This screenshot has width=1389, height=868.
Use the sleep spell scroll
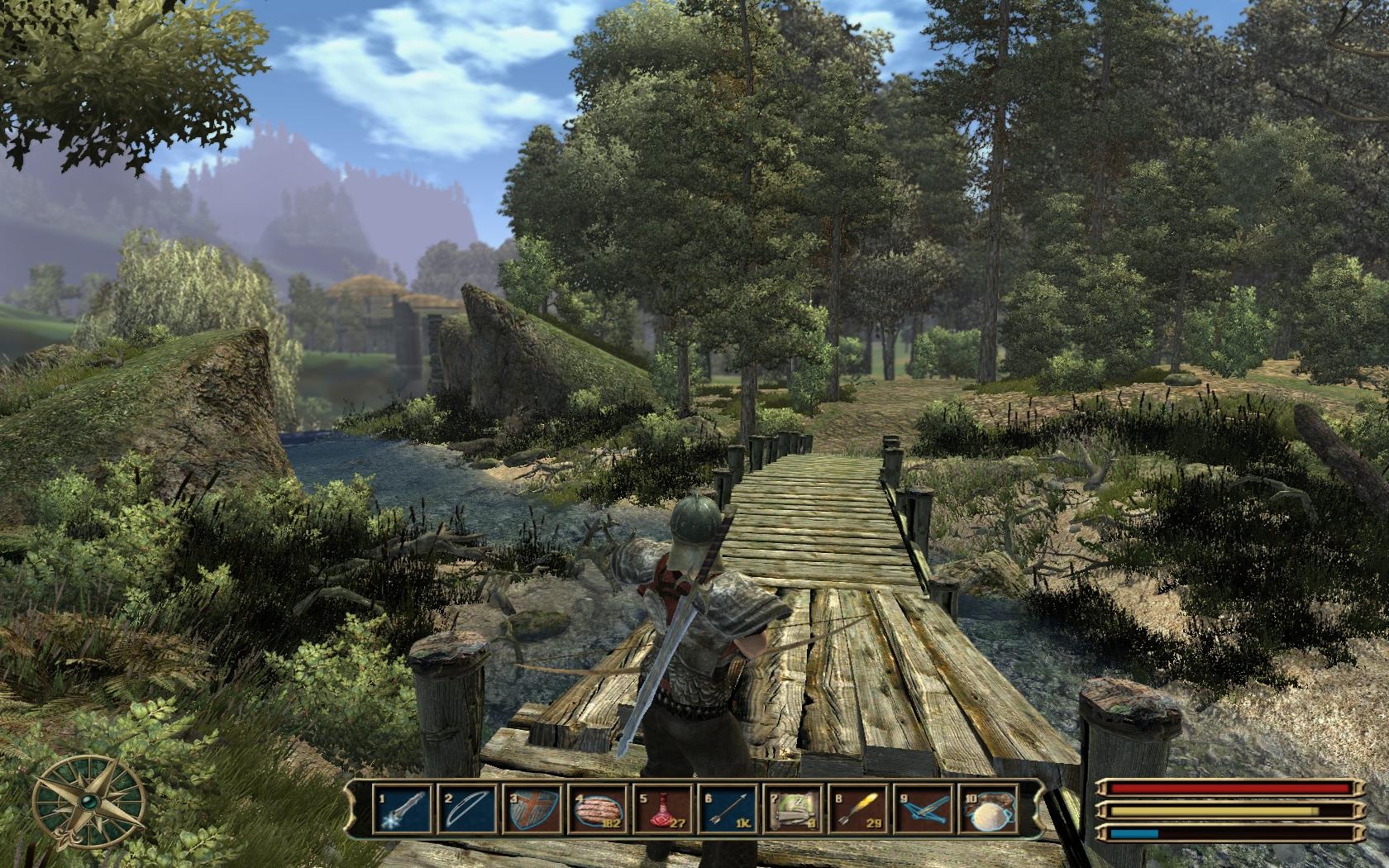pyautogui.click(x=791, y=809)
